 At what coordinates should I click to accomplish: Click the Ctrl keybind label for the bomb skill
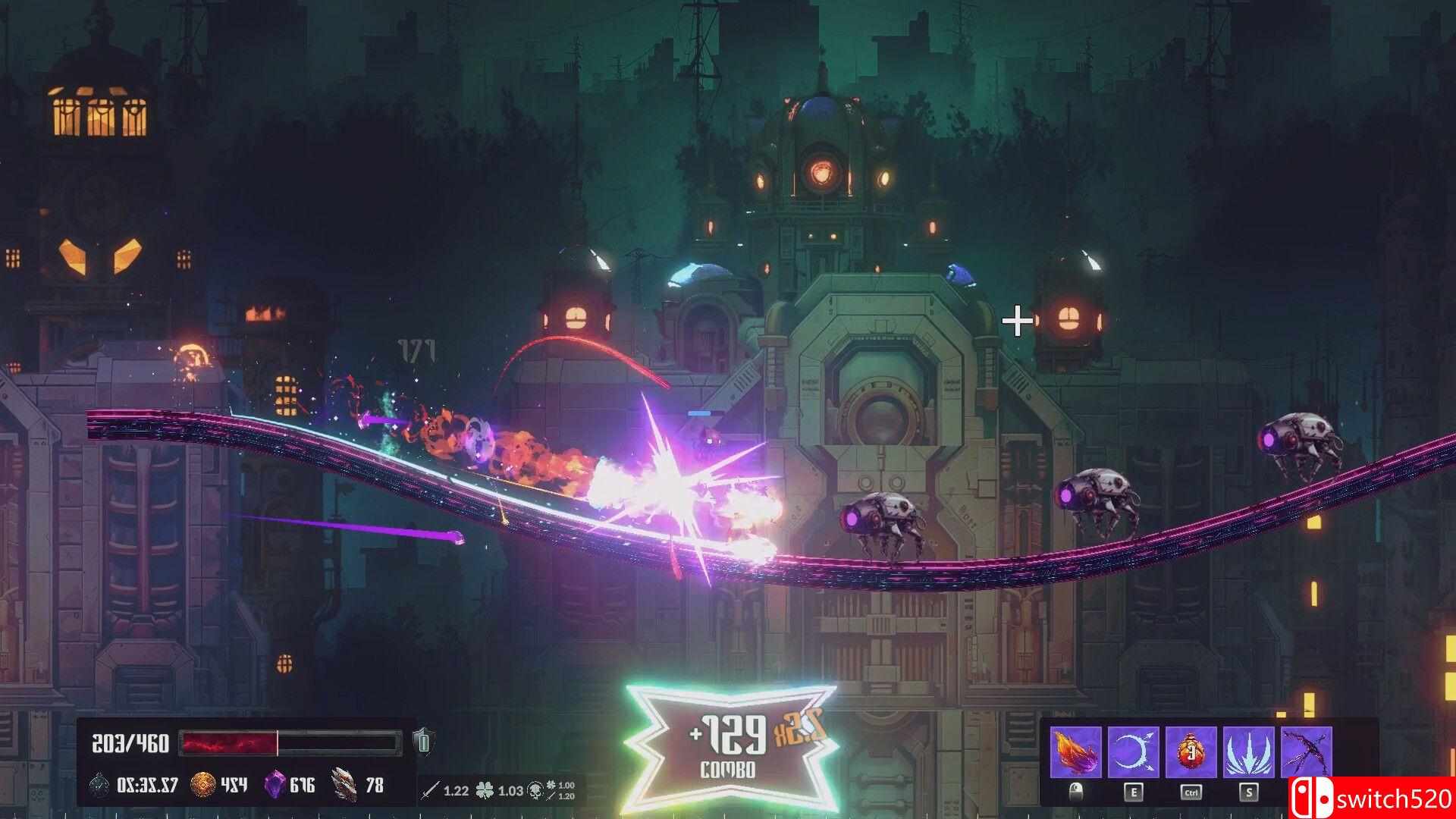click(x=1191, y=792)
